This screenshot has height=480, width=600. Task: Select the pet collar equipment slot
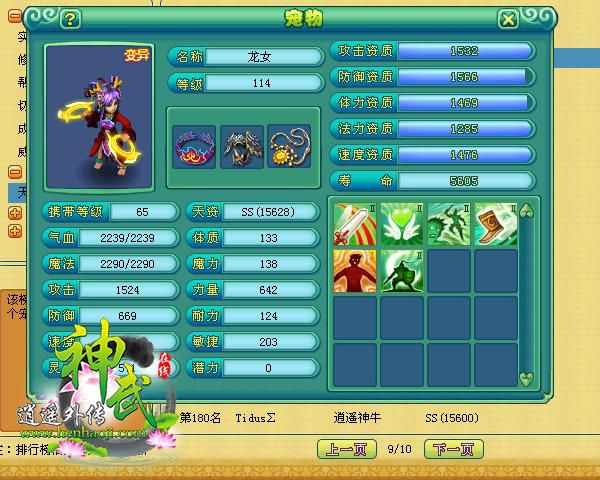coord(194,146)
